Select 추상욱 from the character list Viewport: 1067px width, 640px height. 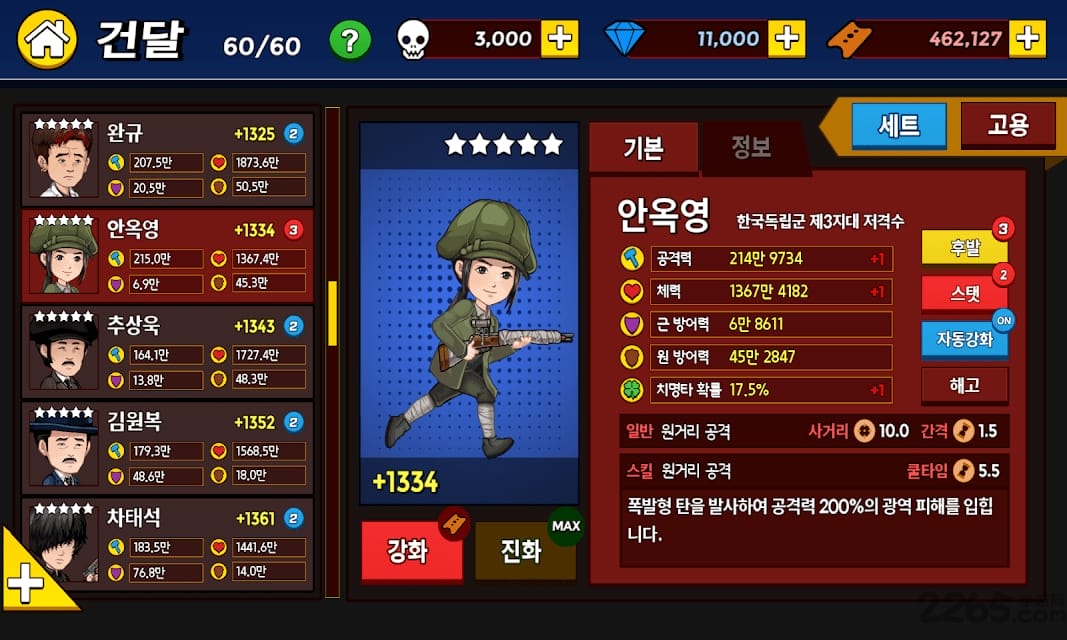170,351
